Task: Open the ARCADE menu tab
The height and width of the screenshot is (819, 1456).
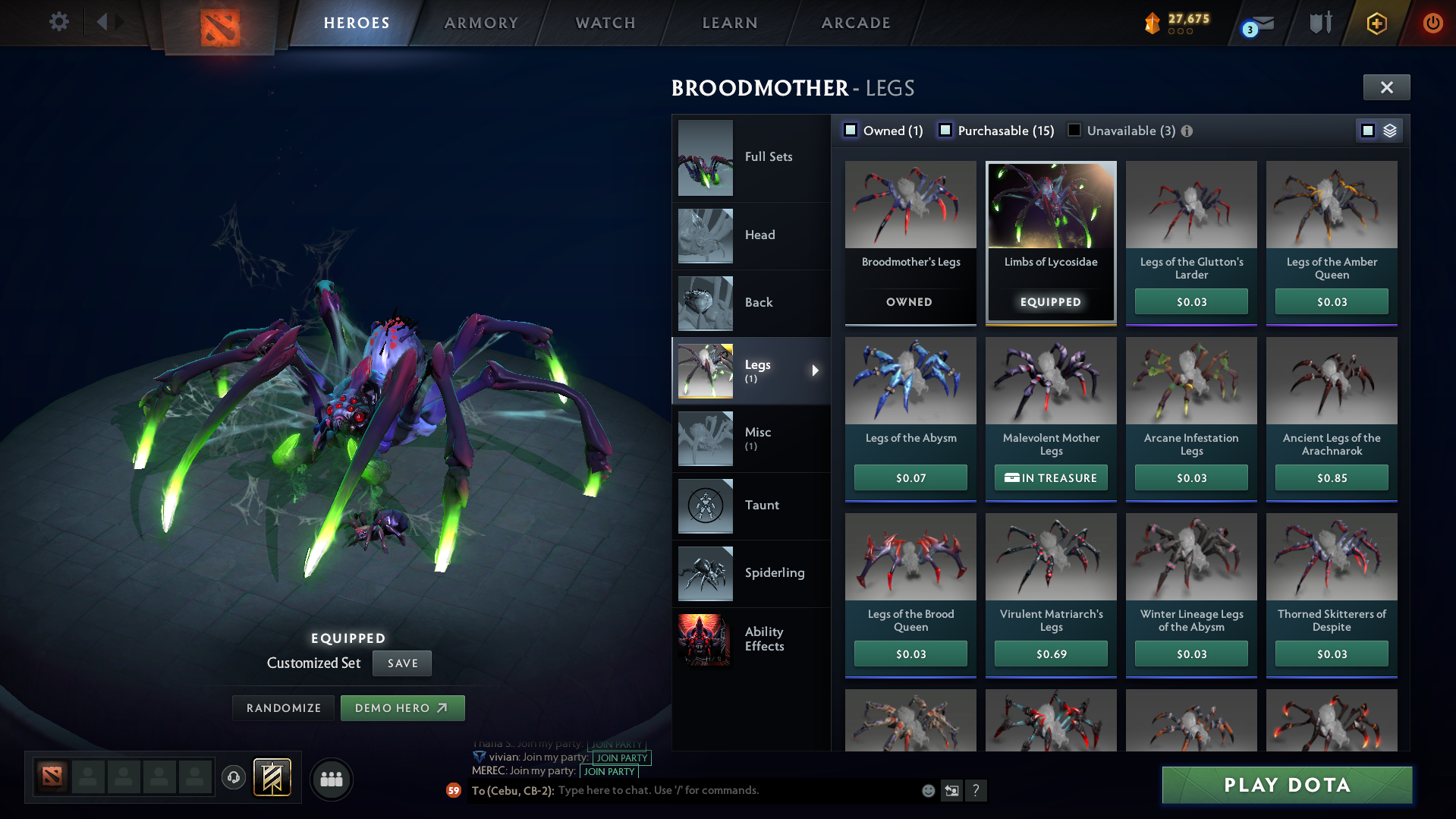Action: (856, 23)
